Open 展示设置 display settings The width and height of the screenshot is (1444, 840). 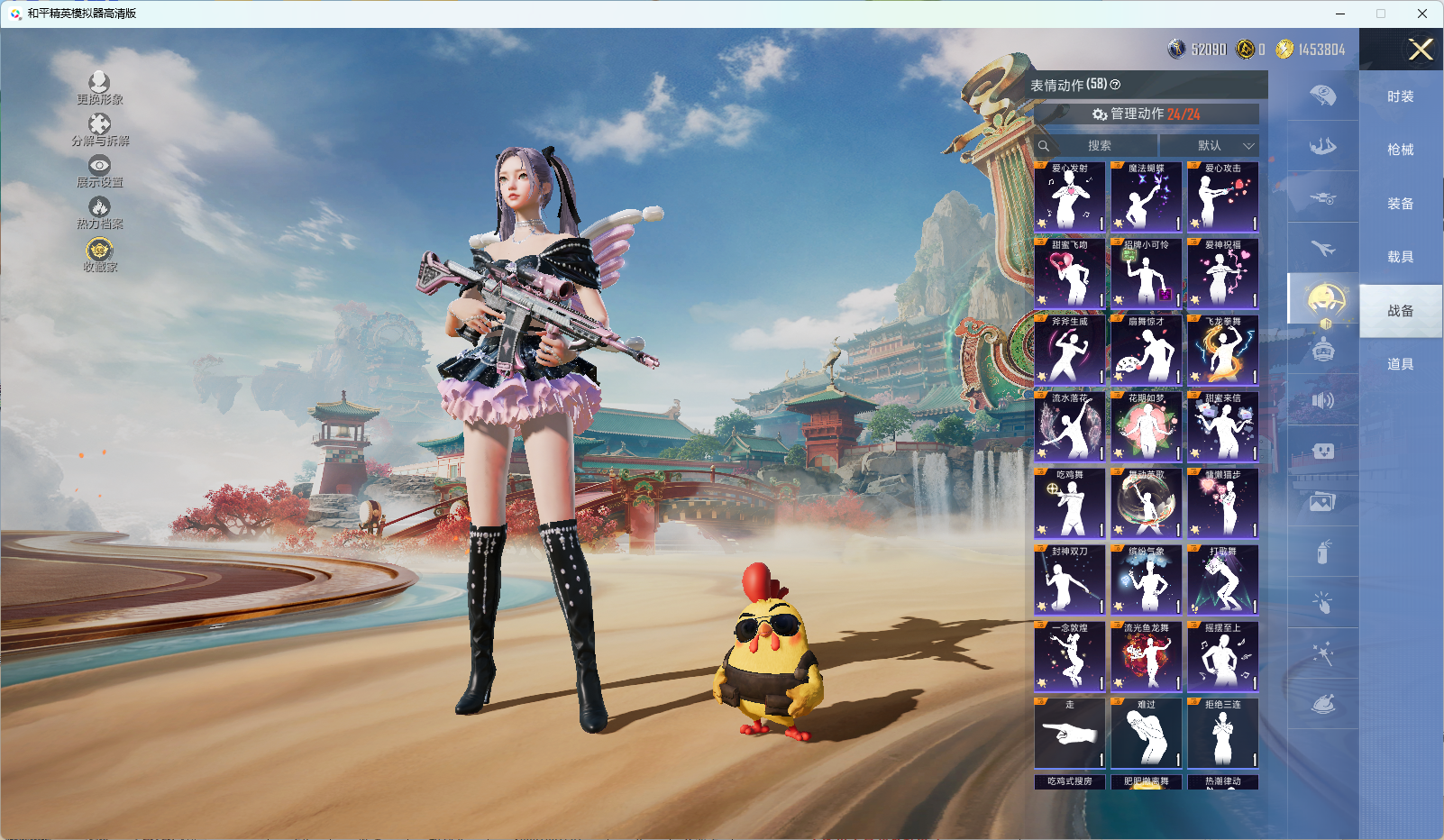(x=99, y=170)
